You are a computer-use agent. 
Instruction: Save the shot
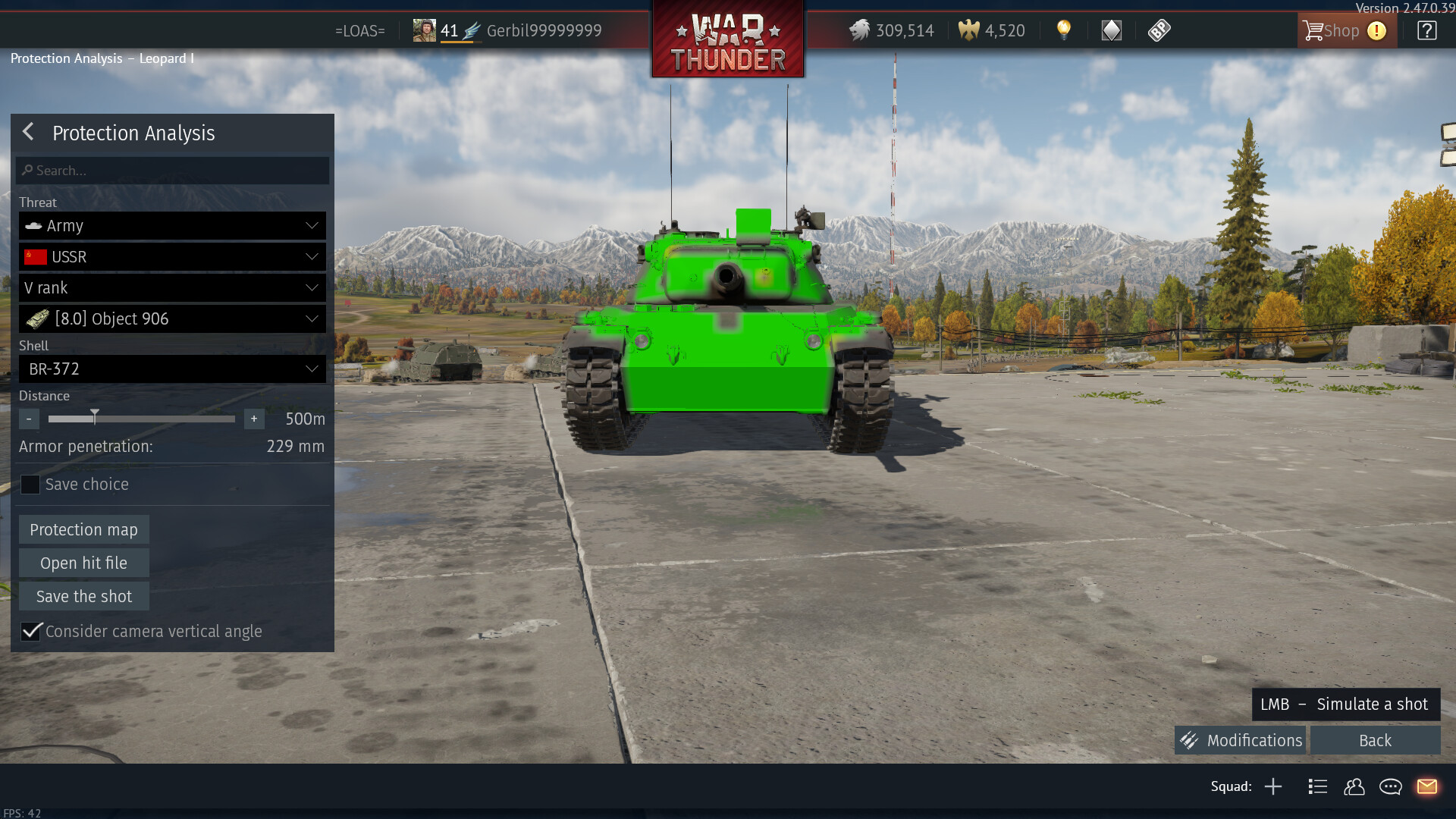point(83,597)
